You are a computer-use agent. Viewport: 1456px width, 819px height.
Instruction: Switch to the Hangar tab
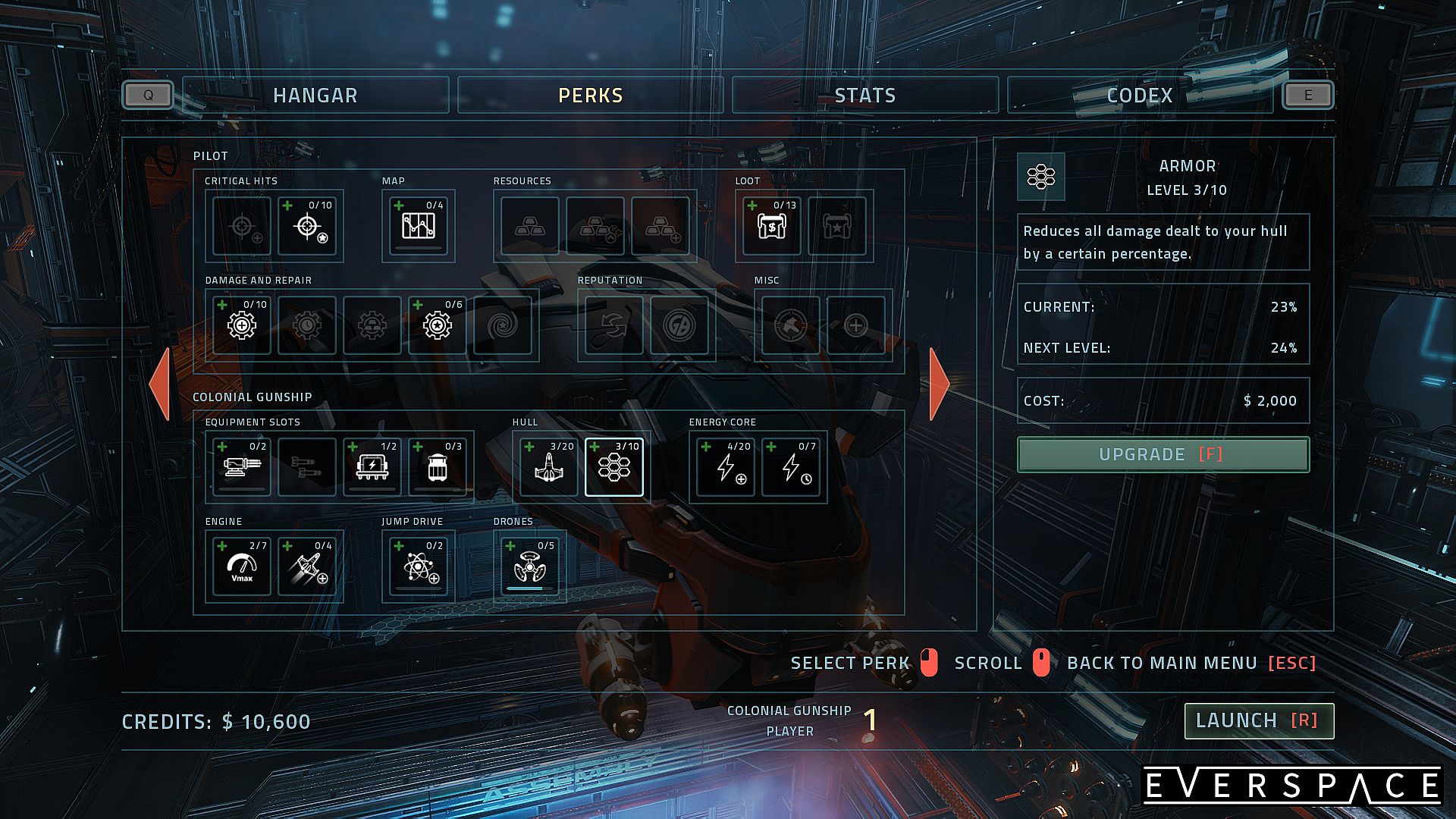pos(315,96)
